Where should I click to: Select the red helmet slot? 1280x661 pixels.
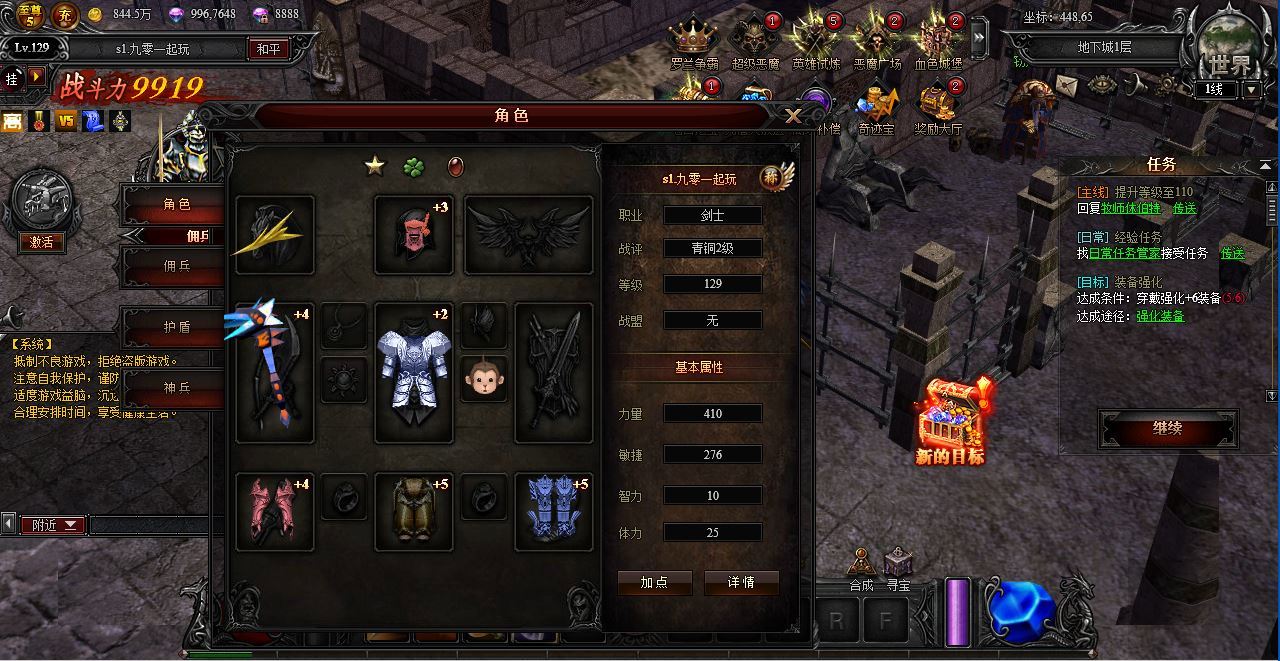click(413, 235)
